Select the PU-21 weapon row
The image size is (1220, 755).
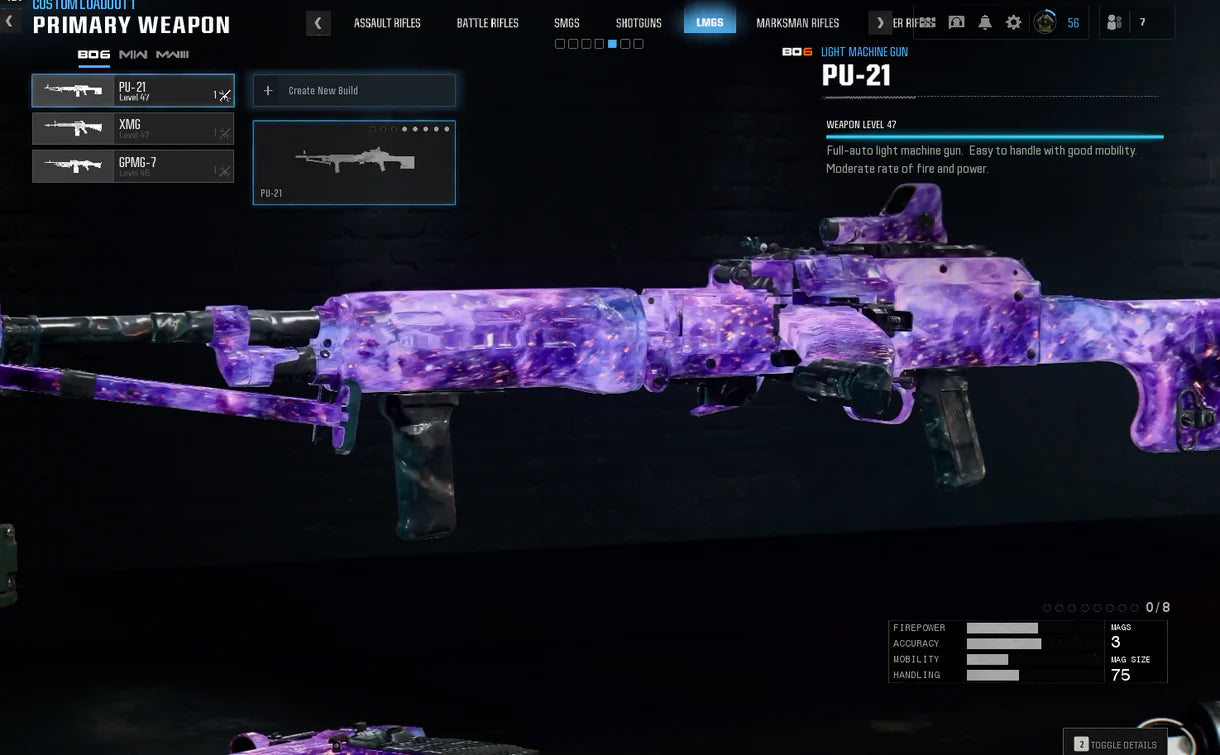tap(132, 91)
